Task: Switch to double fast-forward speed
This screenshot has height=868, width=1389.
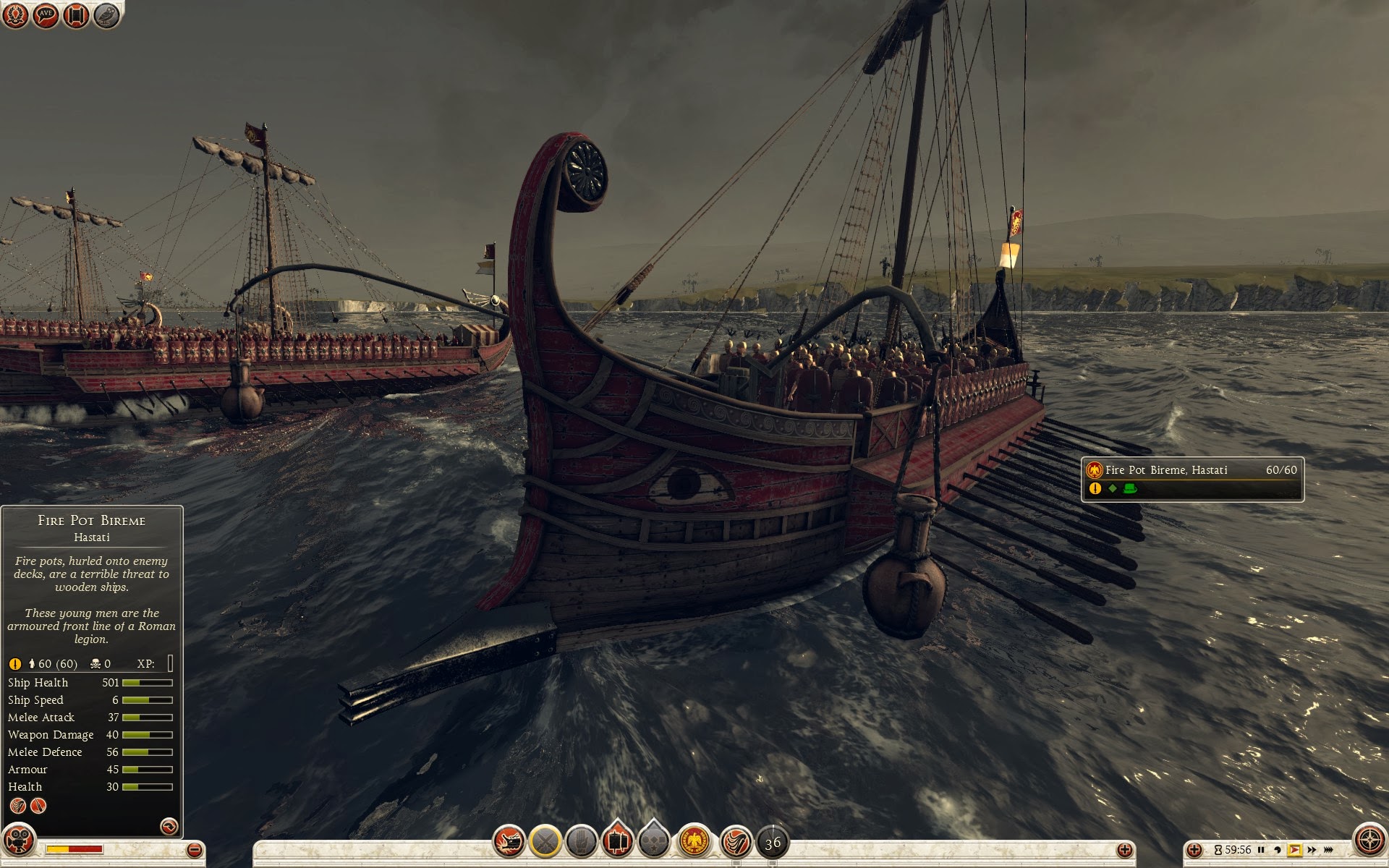Action: [1312, 850]
